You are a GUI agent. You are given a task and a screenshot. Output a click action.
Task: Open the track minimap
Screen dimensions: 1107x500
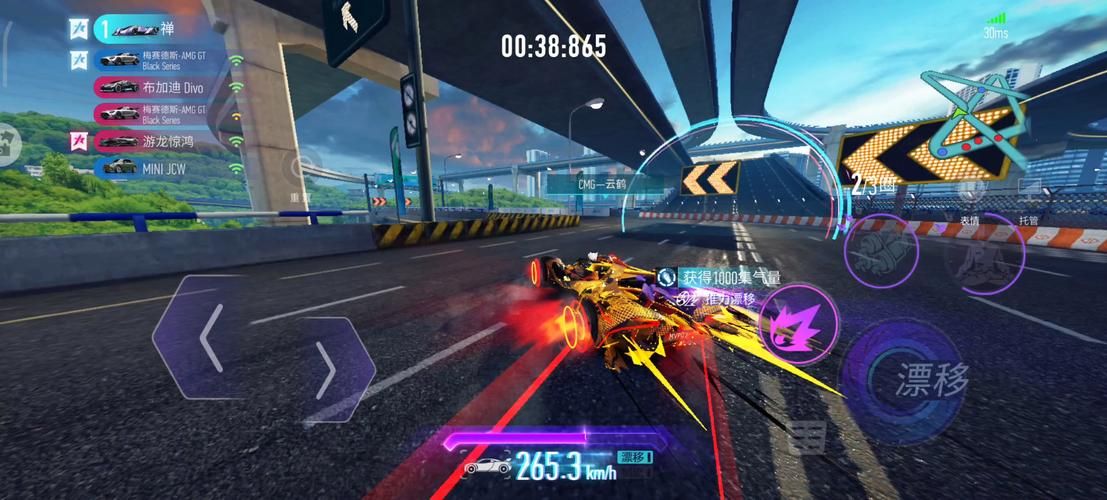tap(977, 120)
